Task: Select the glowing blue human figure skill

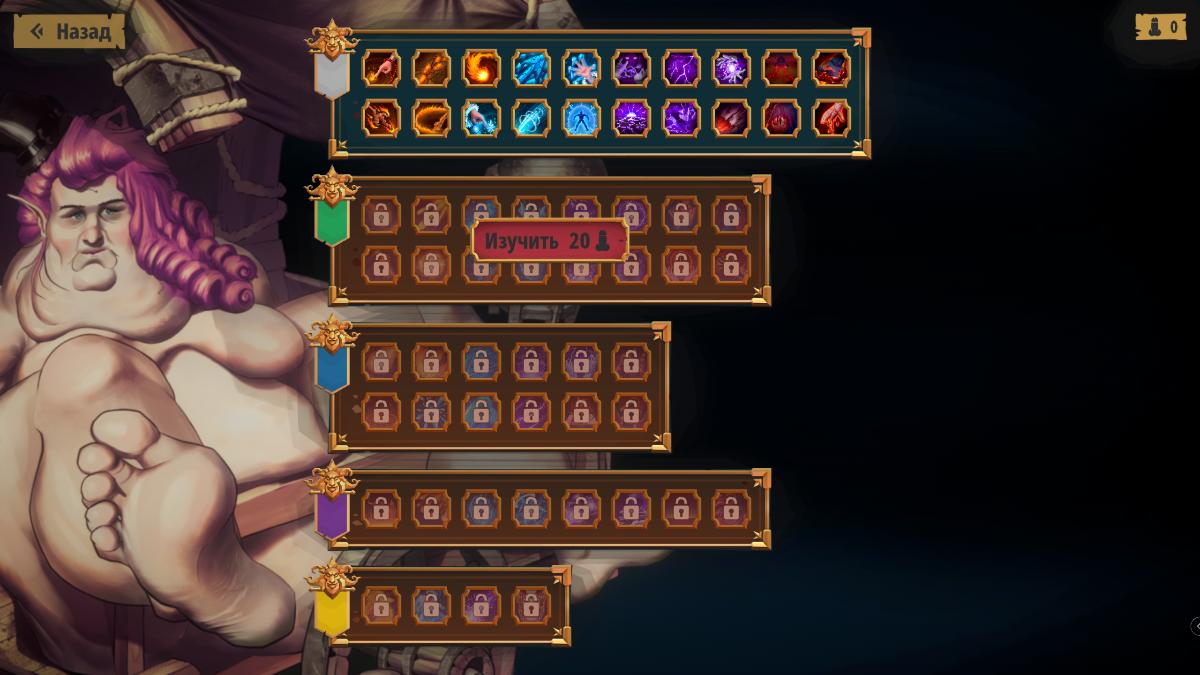Action: [581, 118]
